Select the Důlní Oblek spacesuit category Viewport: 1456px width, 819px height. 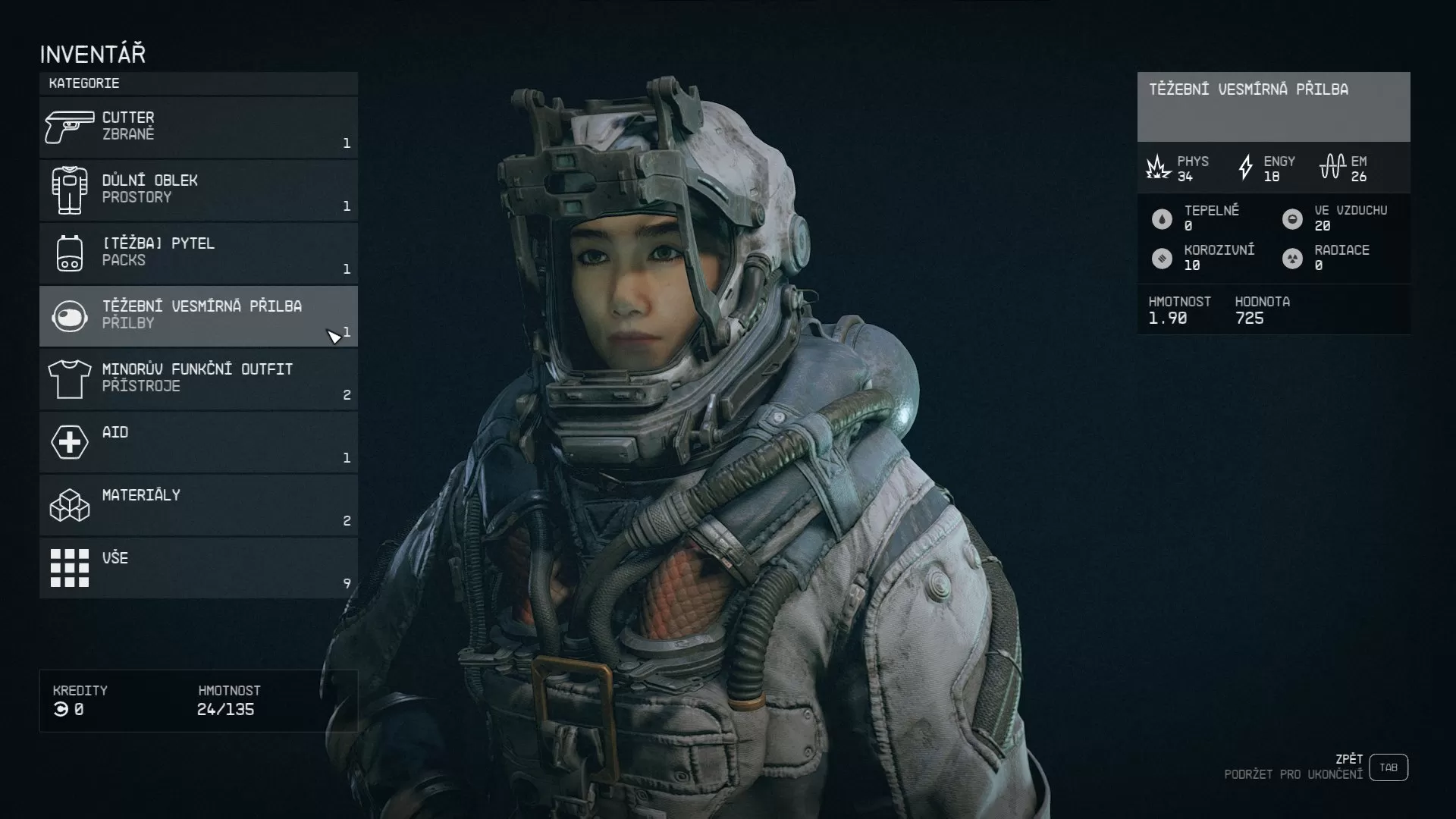(x=198, y=190)
